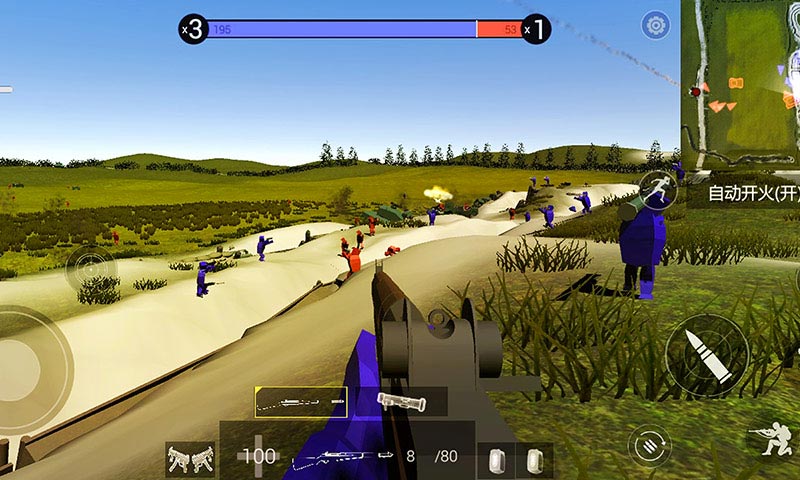Activate the sprint running-man button
The width and height of the screenshot is (800, 480).
(x=655, y=188)
